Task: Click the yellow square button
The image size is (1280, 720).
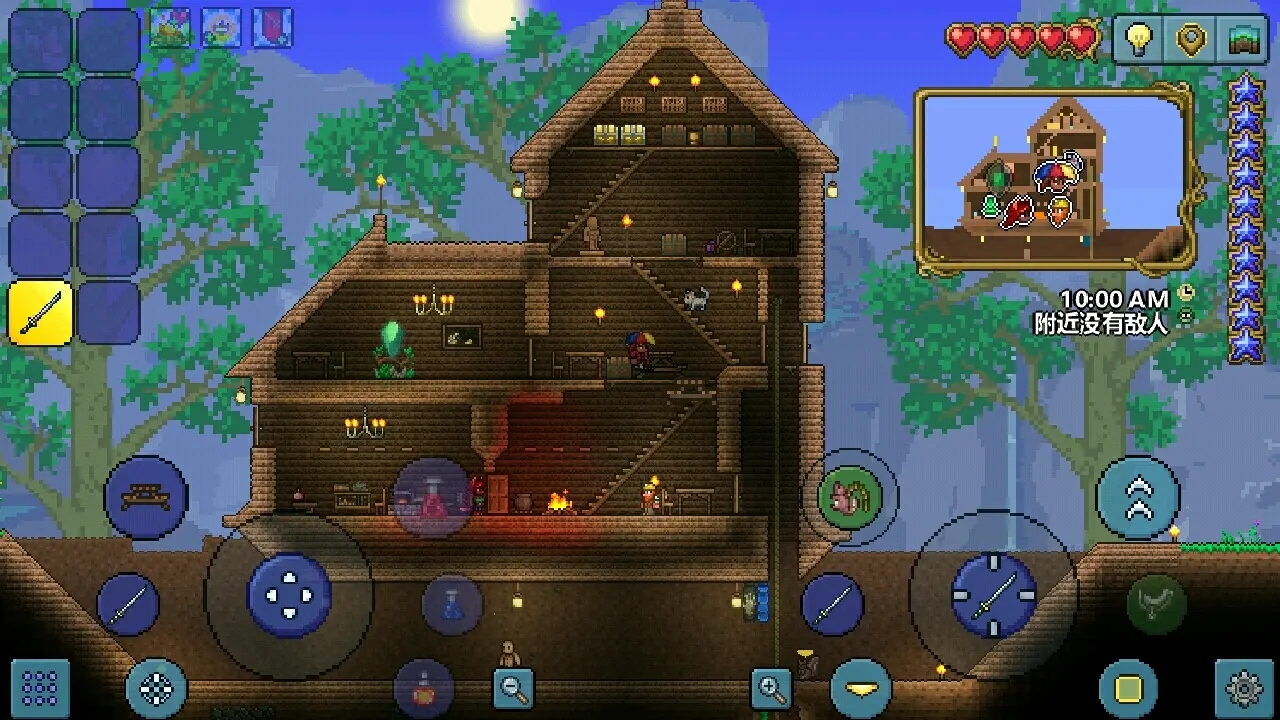Action: coord(1128,689)
